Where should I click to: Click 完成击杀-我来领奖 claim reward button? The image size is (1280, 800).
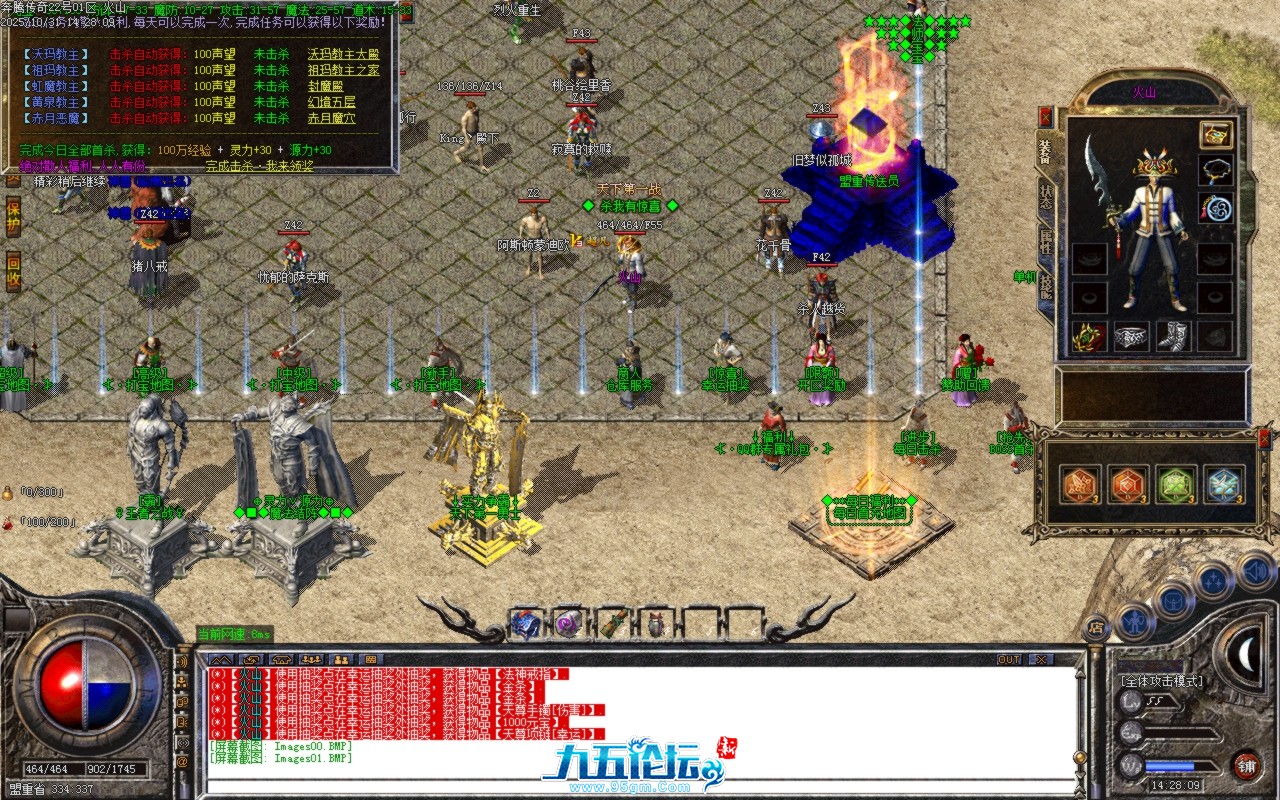[260, 167]
